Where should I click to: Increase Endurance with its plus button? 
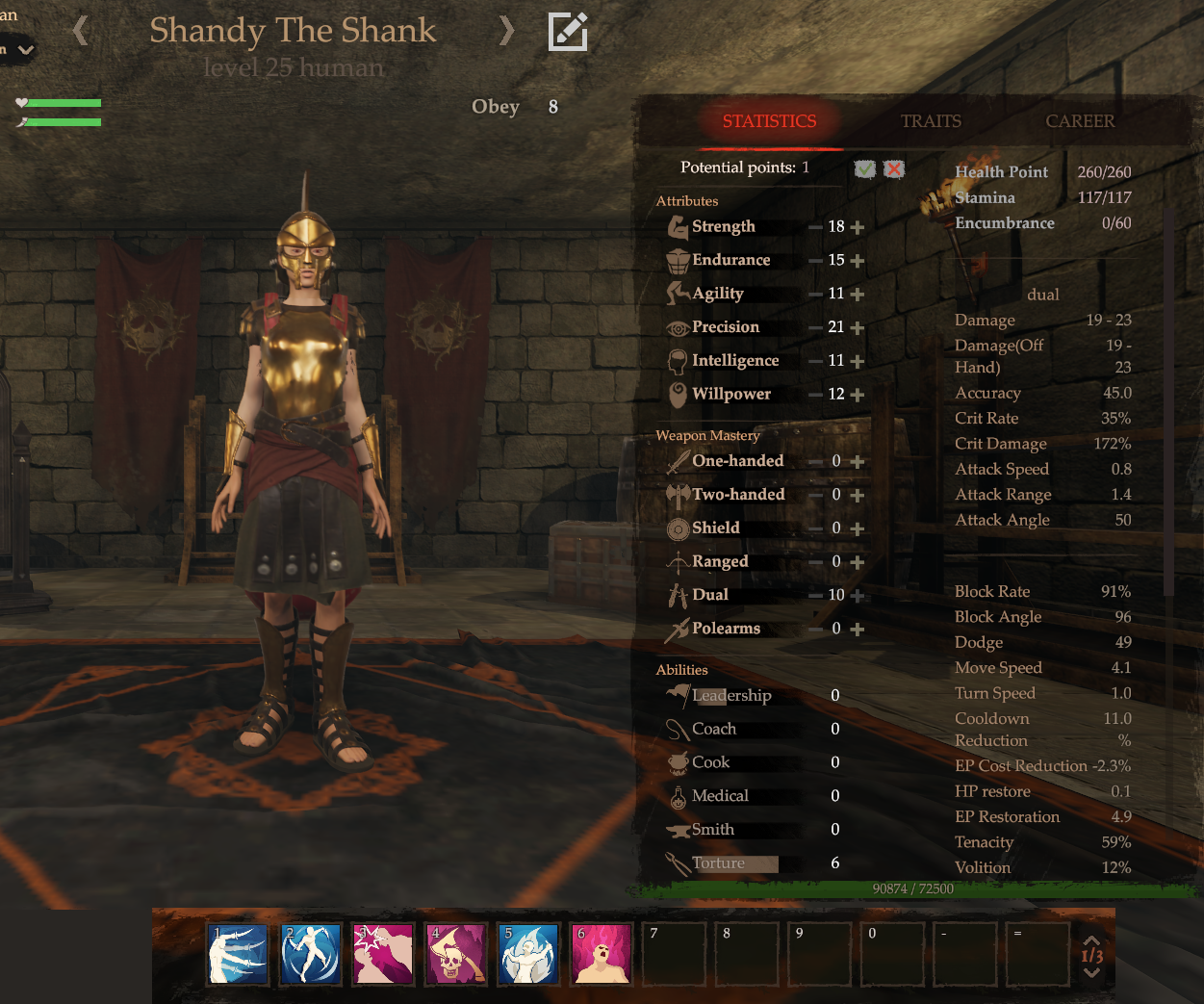[858, 261]
